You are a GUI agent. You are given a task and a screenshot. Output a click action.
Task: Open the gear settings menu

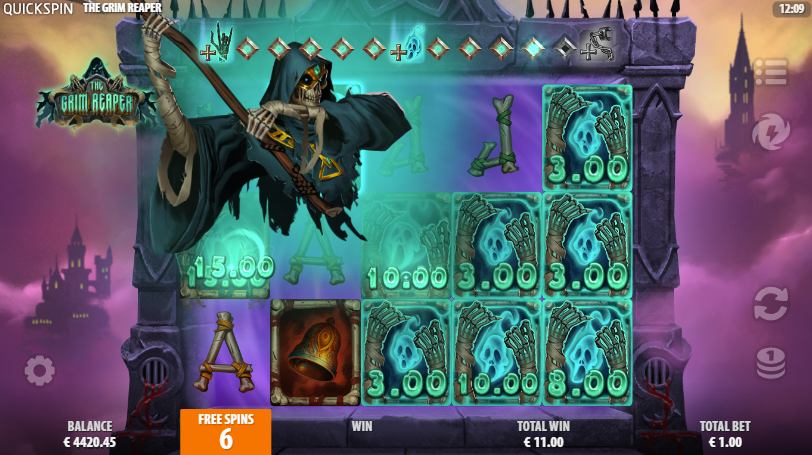tap(40, 371)
